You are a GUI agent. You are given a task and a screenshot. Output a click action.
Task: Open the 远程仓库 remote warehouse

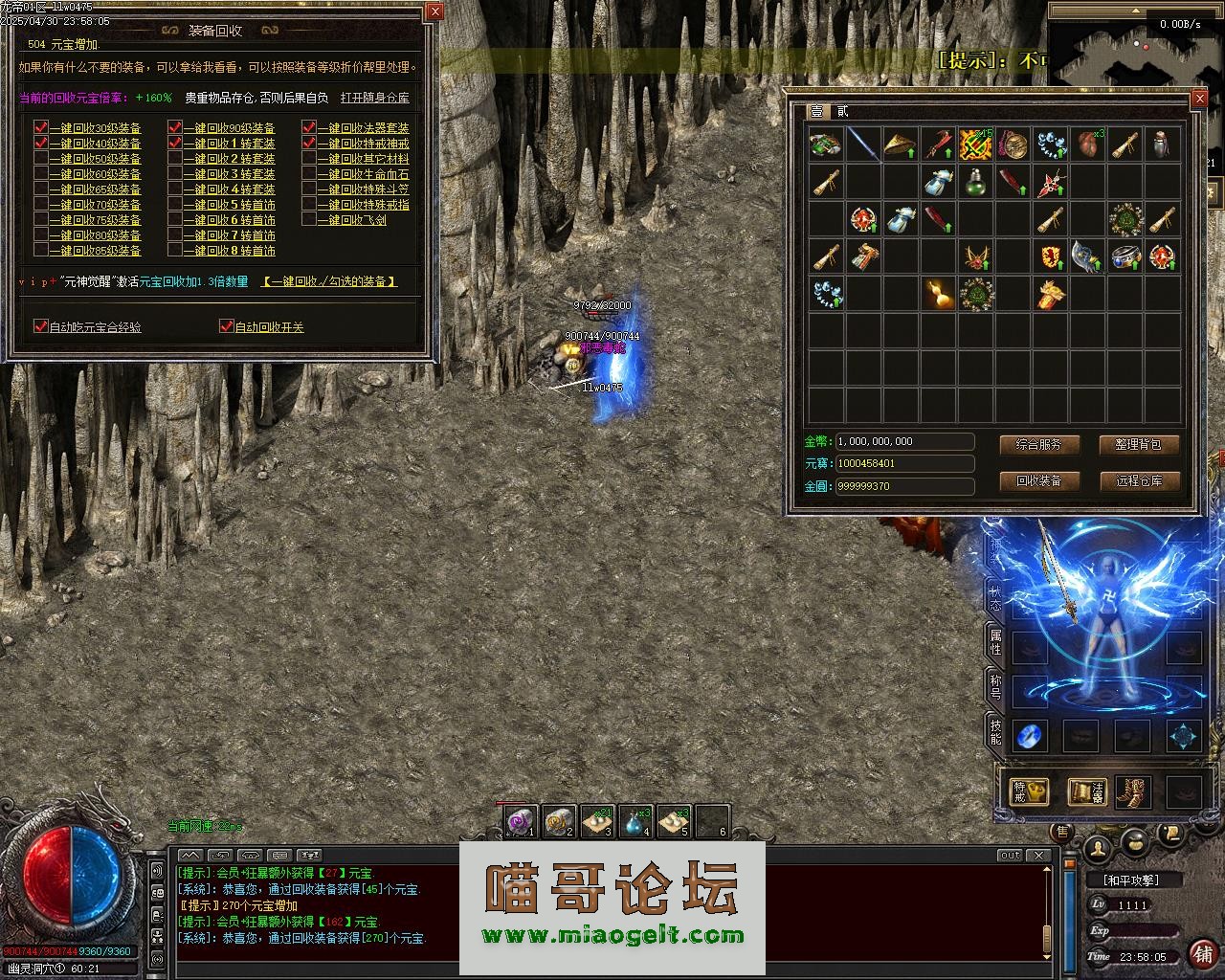1138,480
